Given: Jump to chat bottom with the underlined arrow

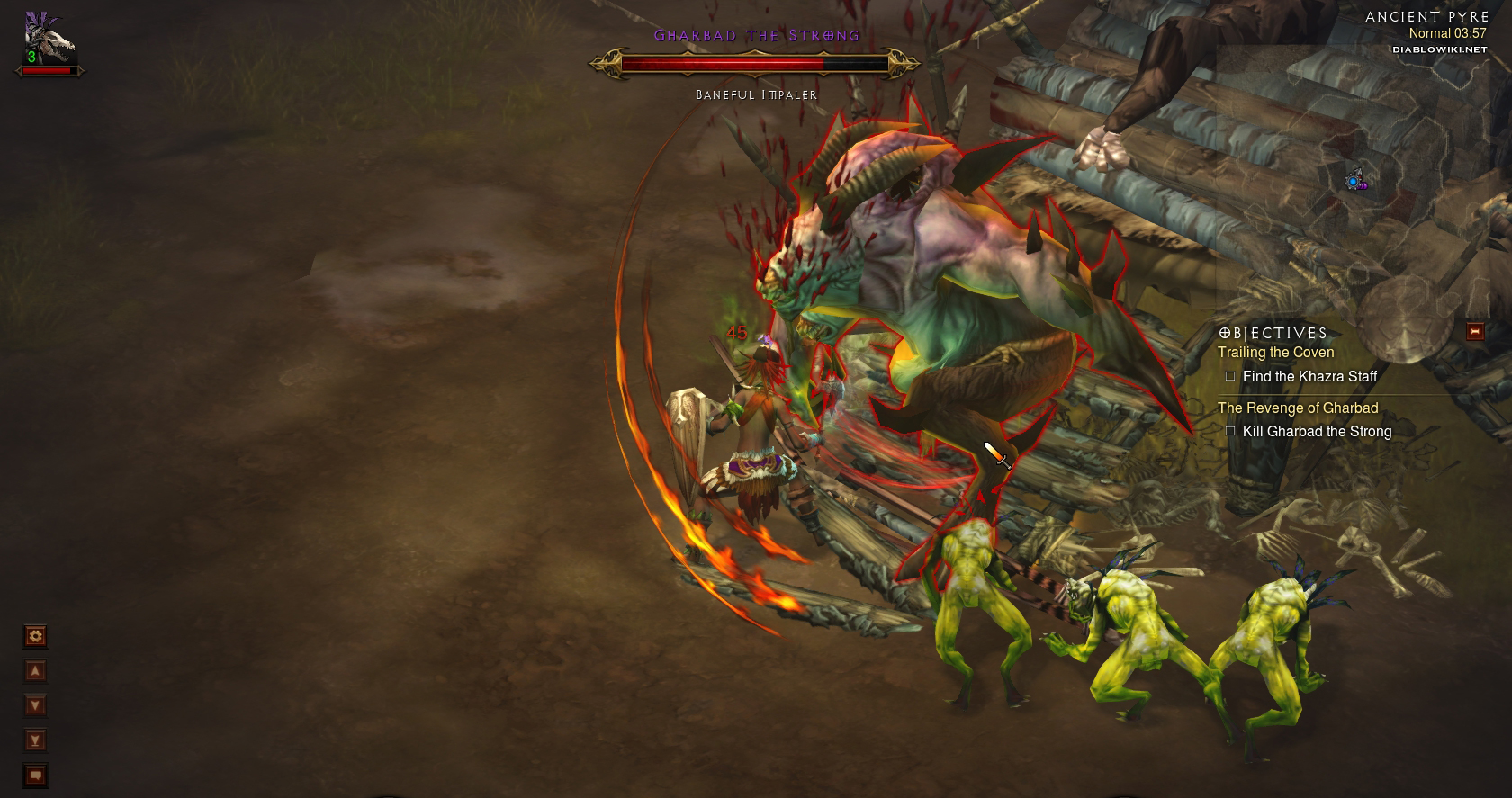Looking at the screenshot, I should click(x=35, y=740).
